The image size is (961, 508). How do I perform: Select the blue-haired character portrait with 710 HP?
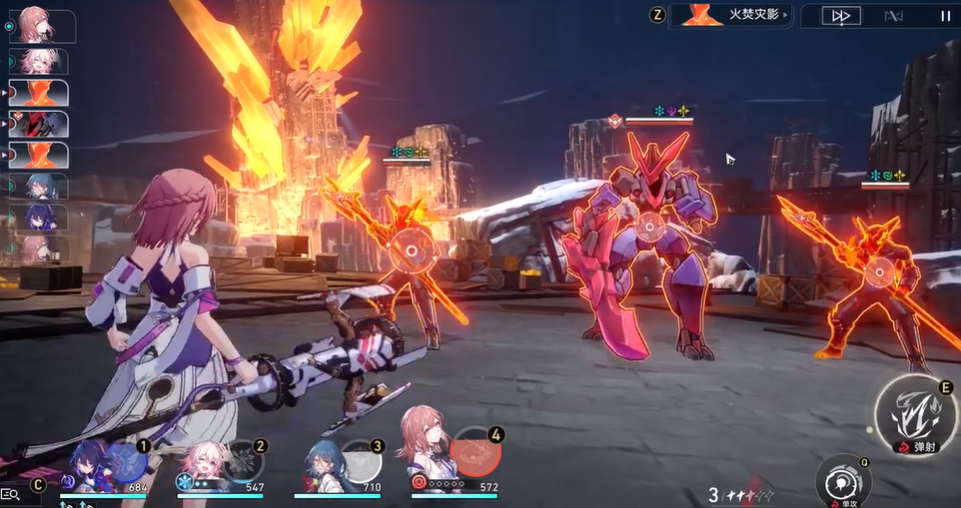click(x=322, y=464)
